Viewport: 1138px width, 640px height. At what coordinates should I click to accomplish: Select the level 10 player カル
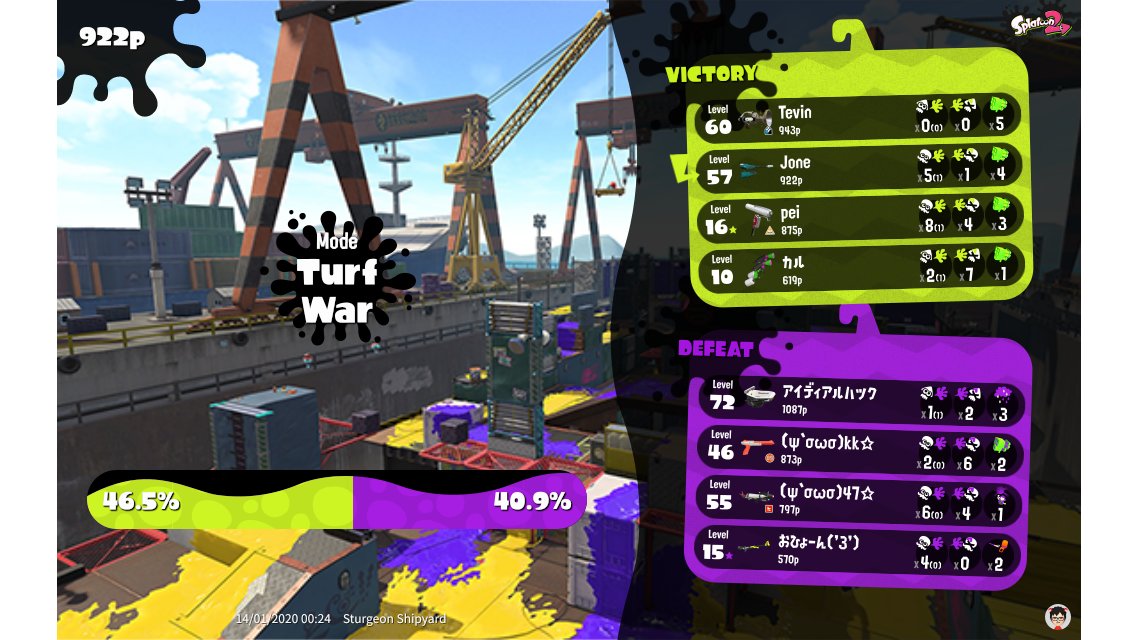[x=860, y=268]
